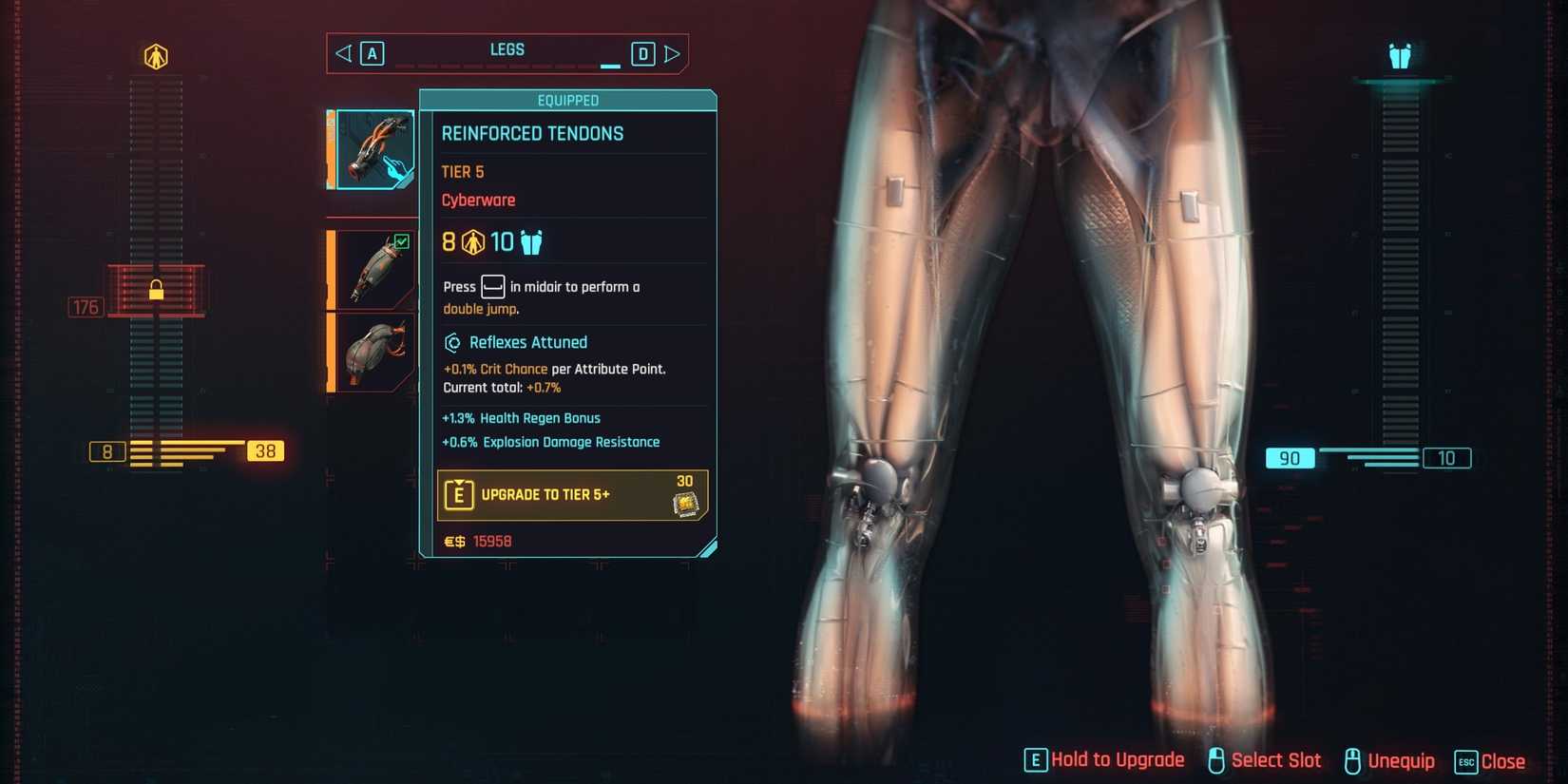The height and width of the screenshot is (784, 1568).
Task: Click the cyan legs icon above the right stat column
Action: (x=1397, y=54)
